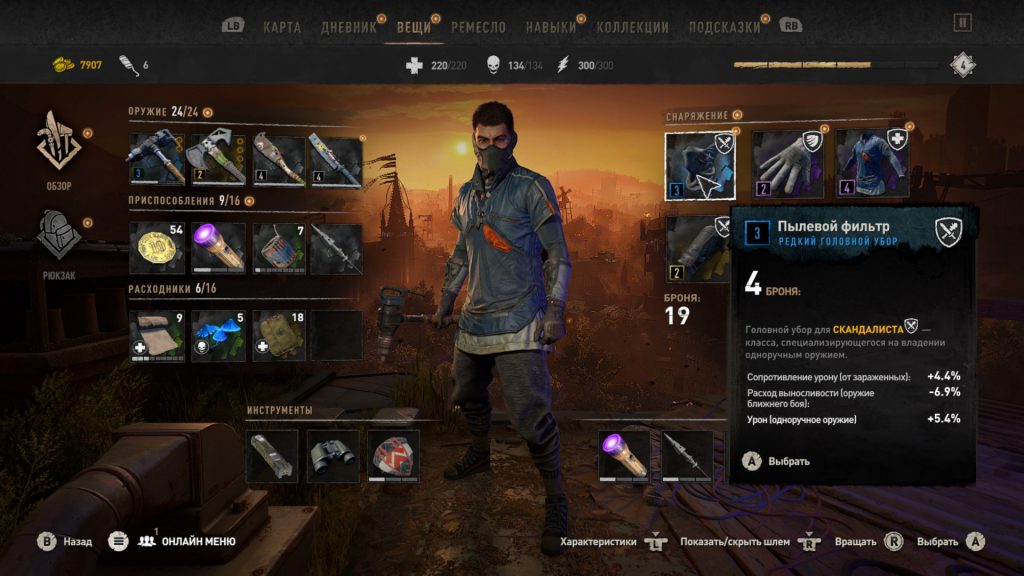Switch to the Дневник tab
The image size is (1024, 576).
point(349,27)
